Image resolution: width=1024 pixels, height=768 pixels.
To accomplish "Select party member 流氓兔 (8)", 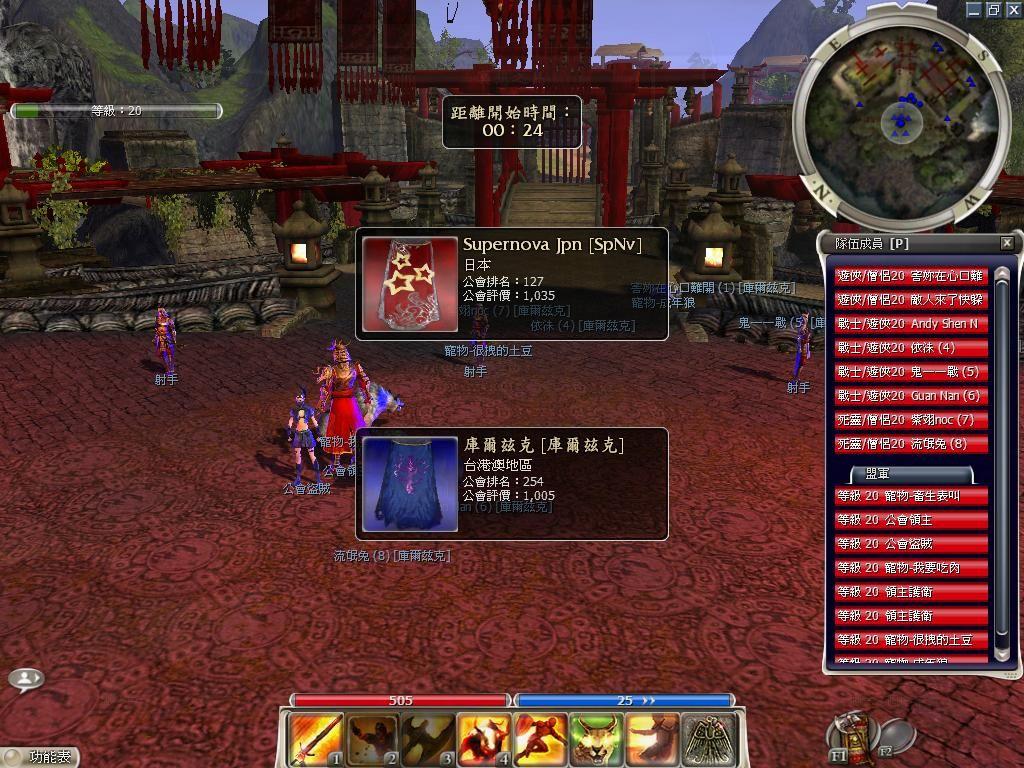I will (x=911, y=444).
